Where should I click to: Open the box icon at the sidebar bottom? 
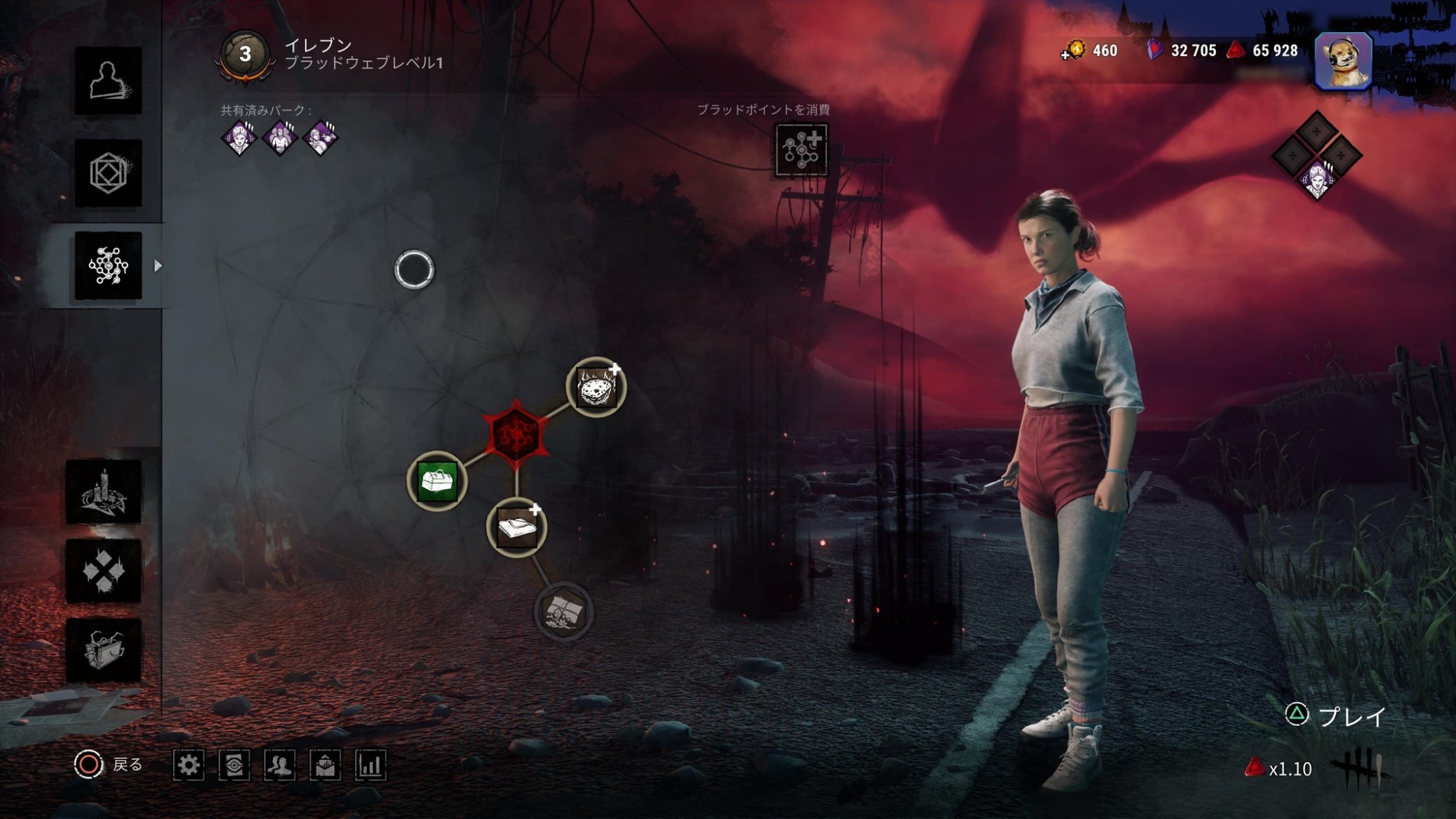click(x=103, y=650)
